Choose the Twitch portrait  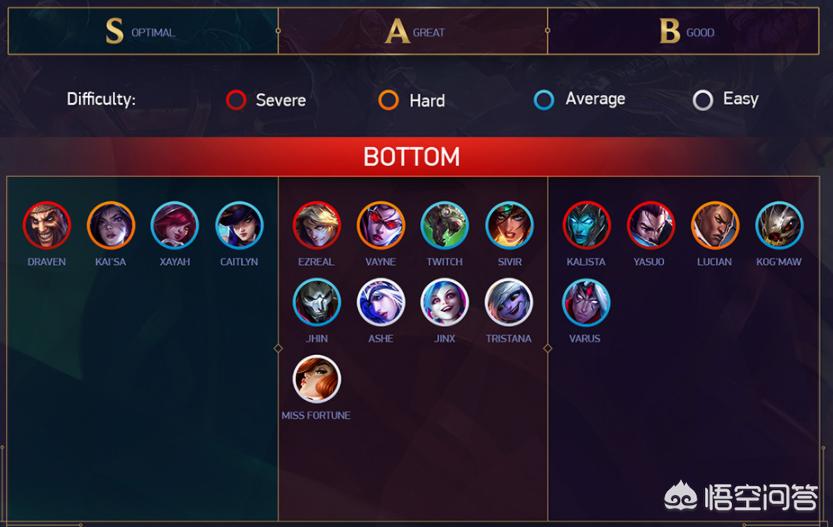click(445, 226)
